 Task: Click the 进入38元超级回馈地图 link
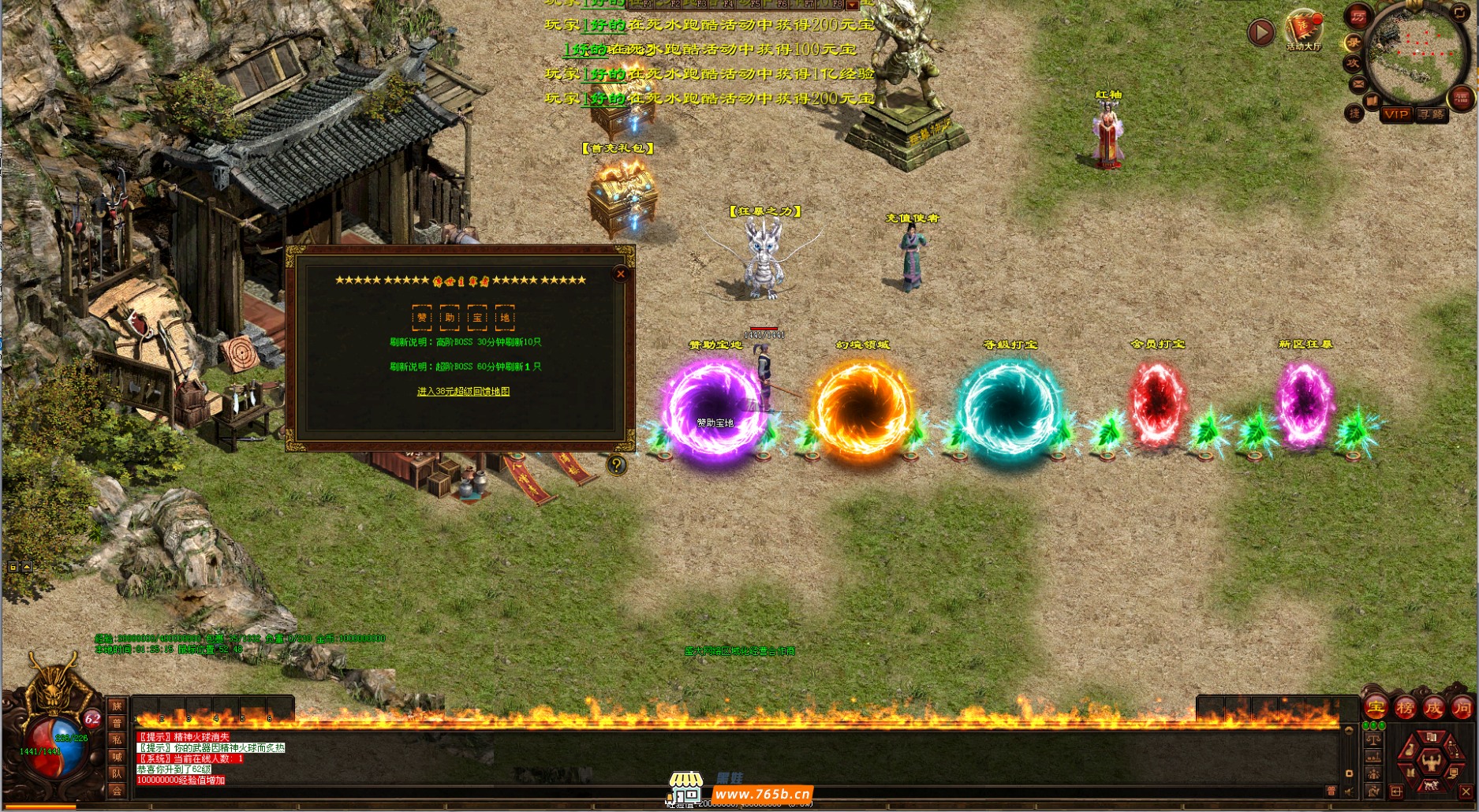click(463, 392)
